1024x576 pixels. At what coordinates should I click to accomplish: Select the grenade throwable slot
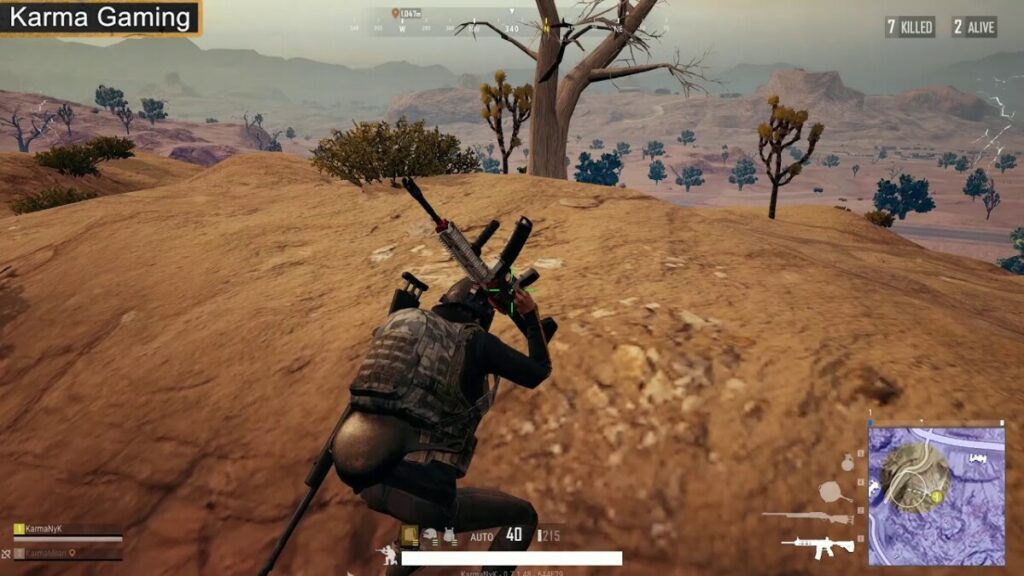[847, 463]
